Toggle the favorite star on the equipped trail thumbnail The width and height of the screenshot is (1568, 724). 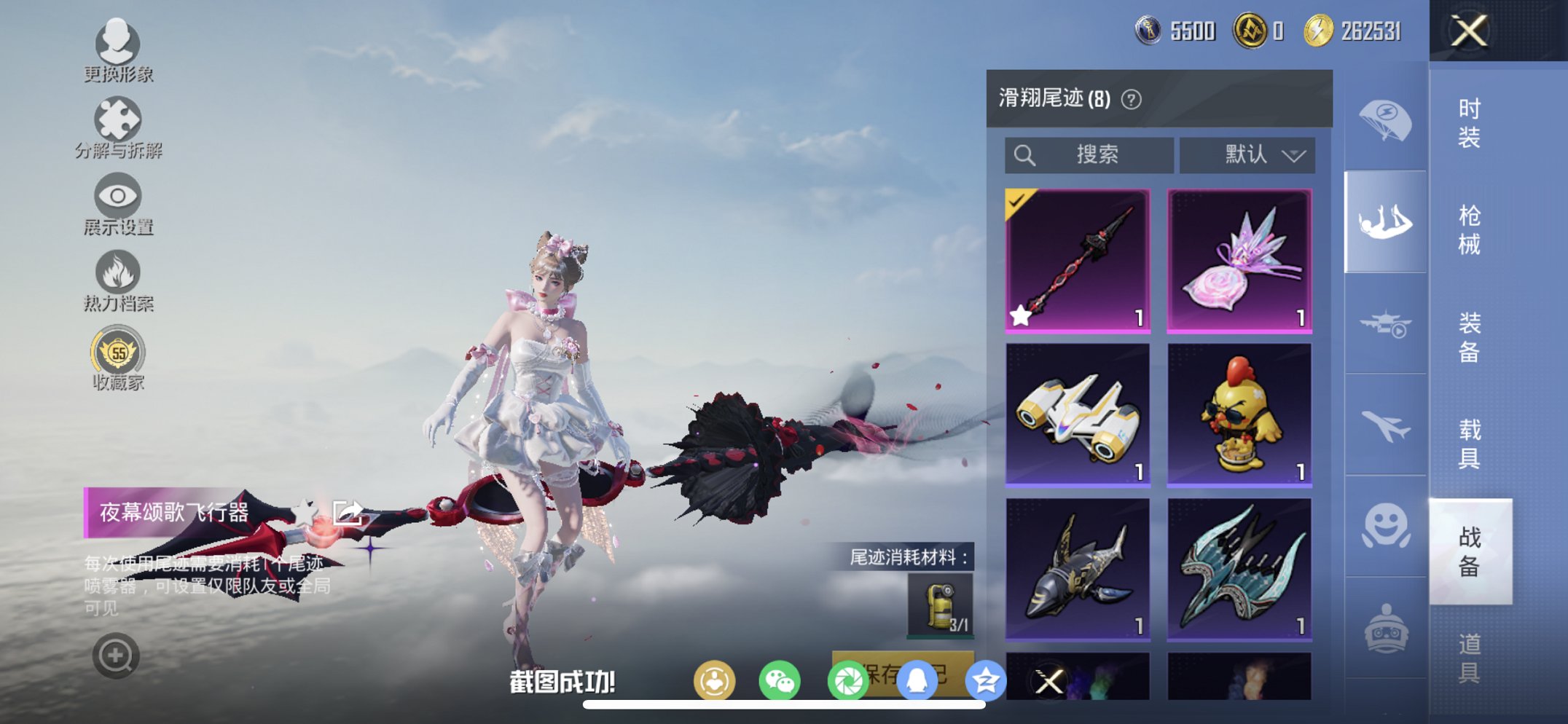(x=1019, y=315)
